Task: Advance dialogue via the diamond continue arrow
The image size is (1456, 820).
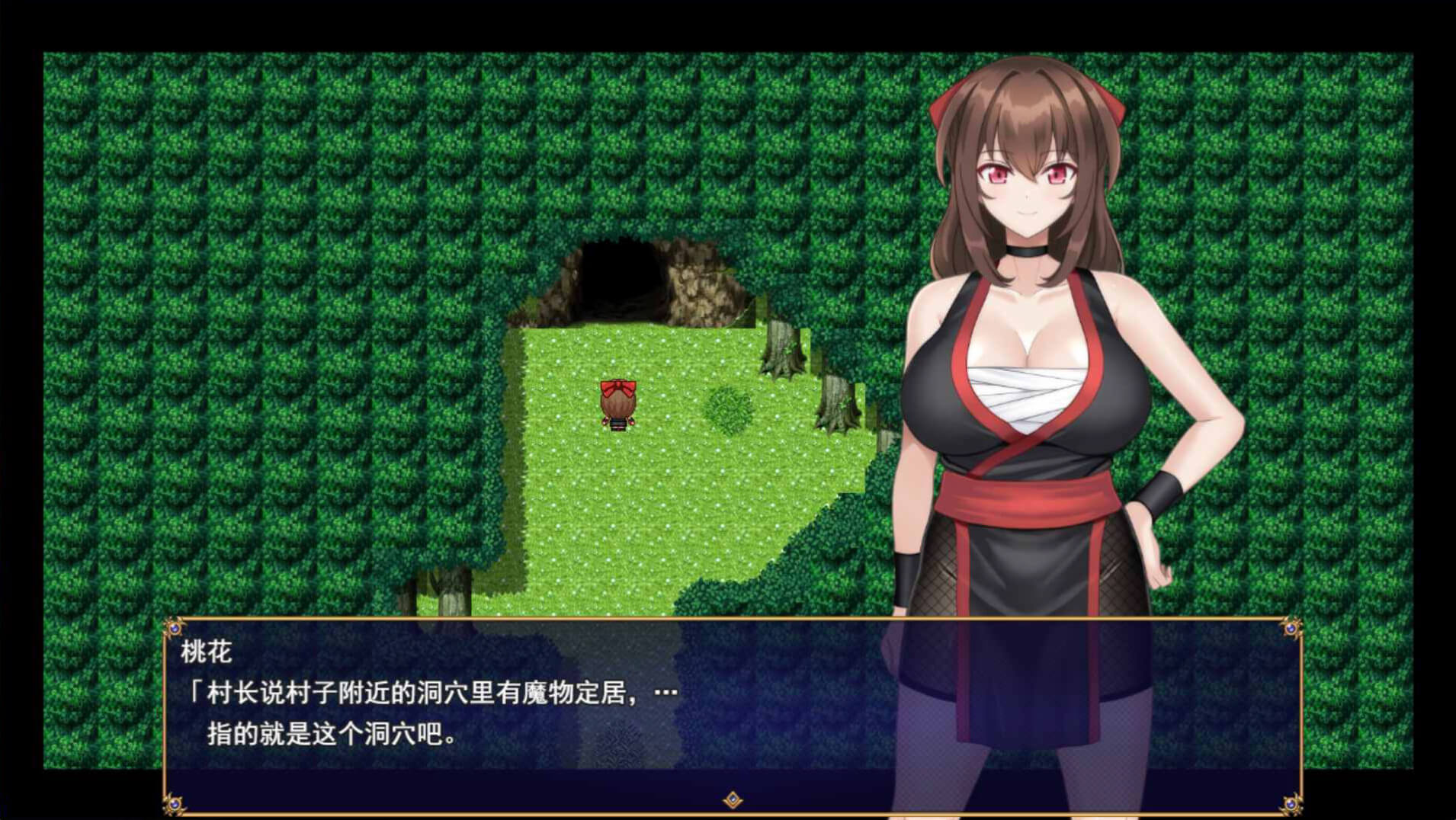Action: 733,799
